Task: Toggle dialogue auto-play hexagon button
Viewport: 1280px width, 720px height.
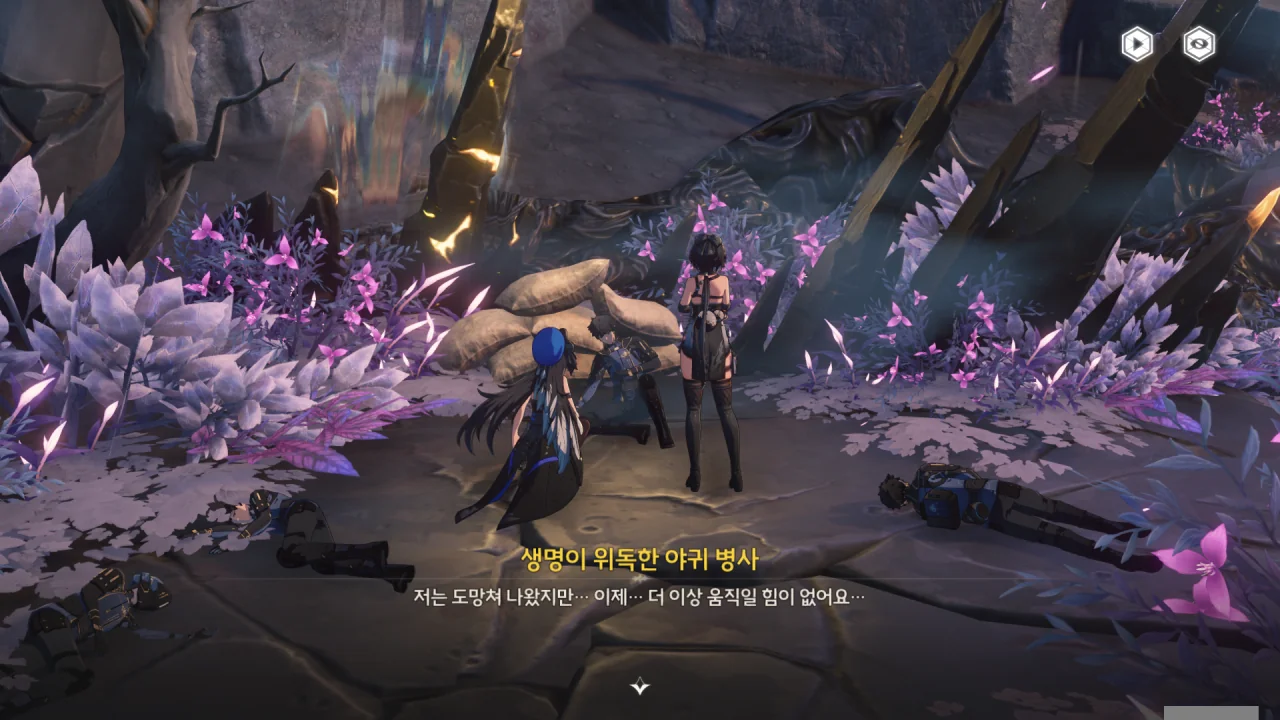Action: pyautogui.click(x=1137, y=44)
